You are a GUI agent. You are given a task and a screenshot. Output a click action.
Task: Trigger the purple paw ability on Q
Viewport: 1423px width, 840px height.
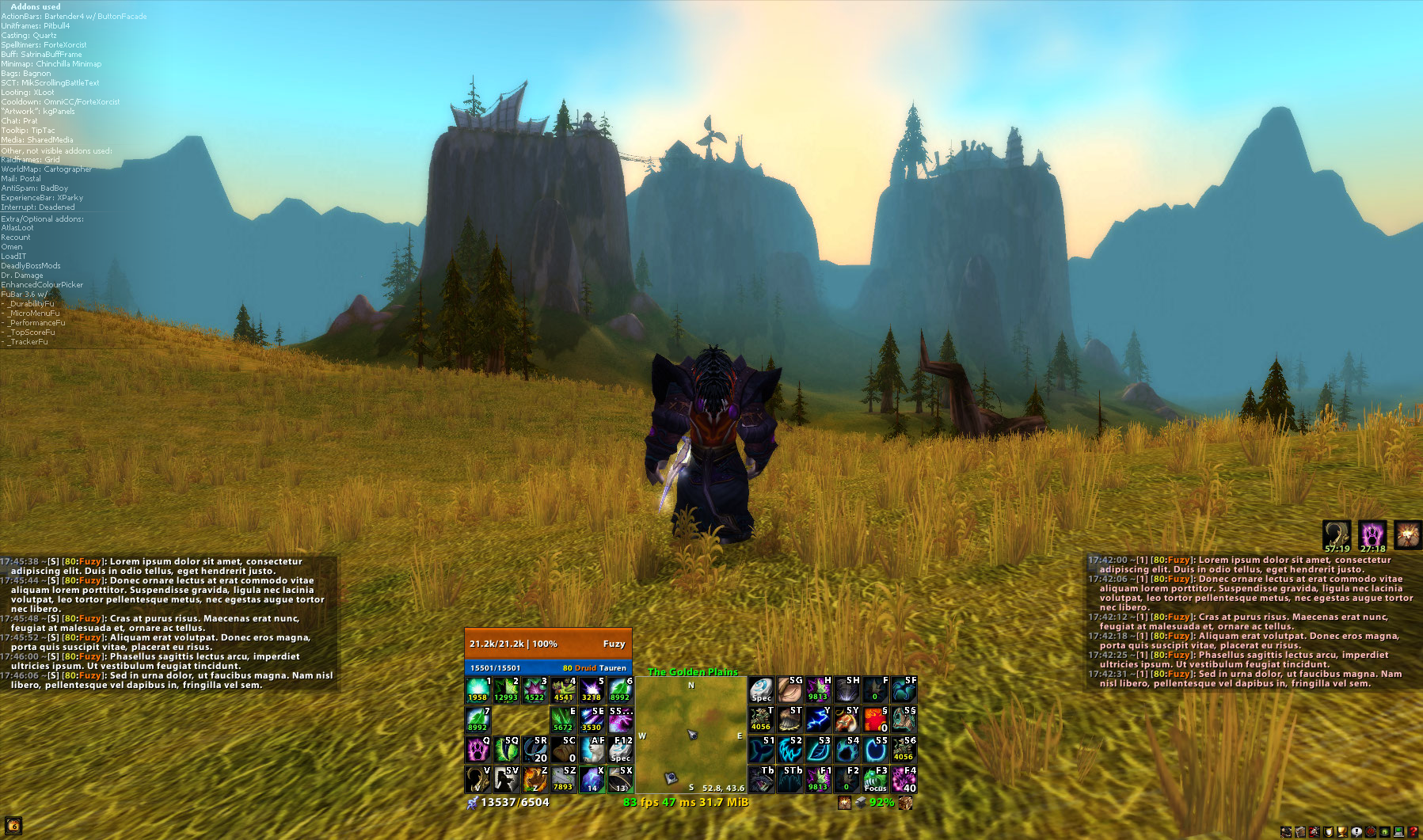478,750
